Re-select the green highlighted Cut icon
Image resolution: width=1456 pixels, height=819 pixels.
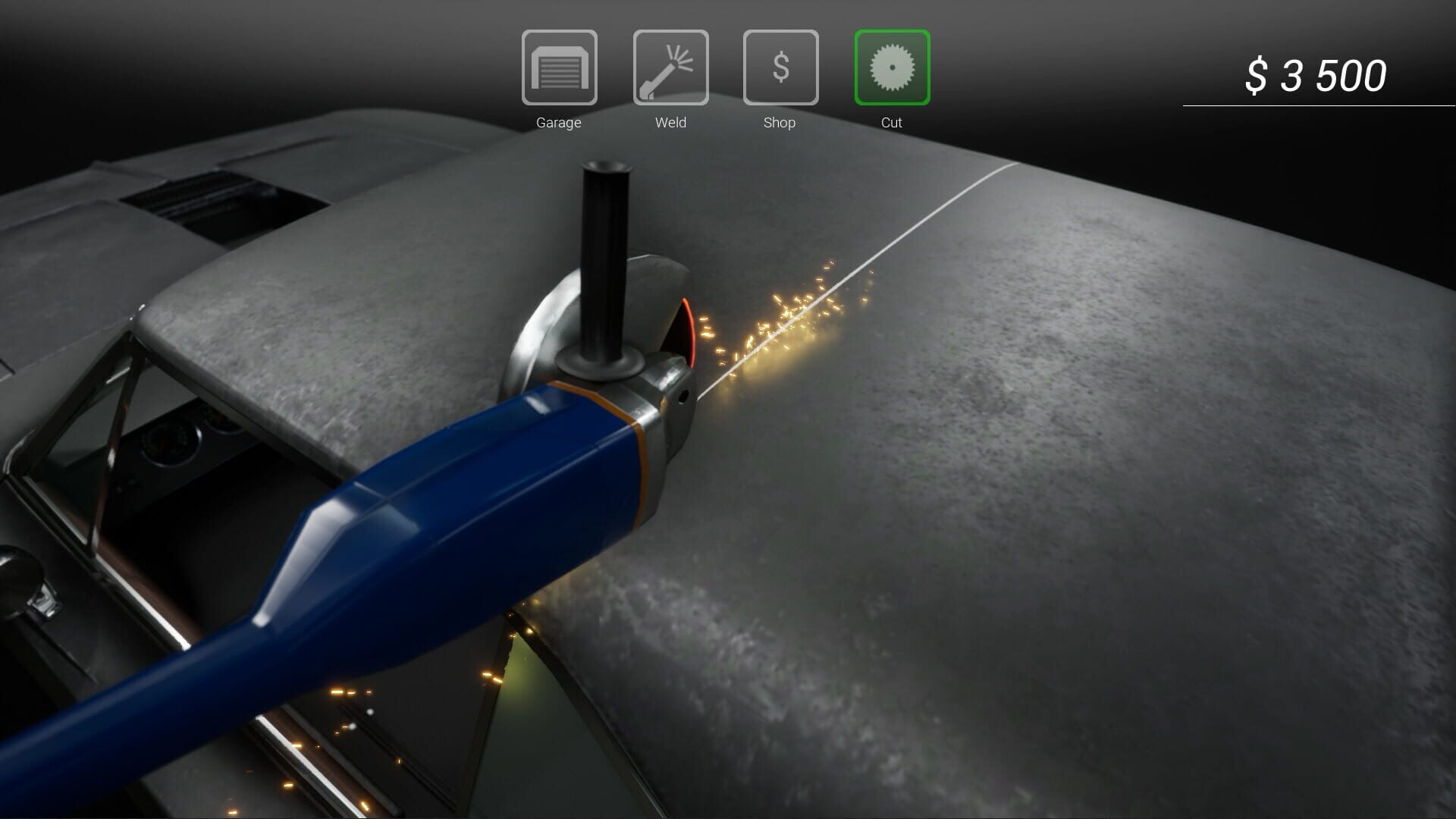pos(892,68)
